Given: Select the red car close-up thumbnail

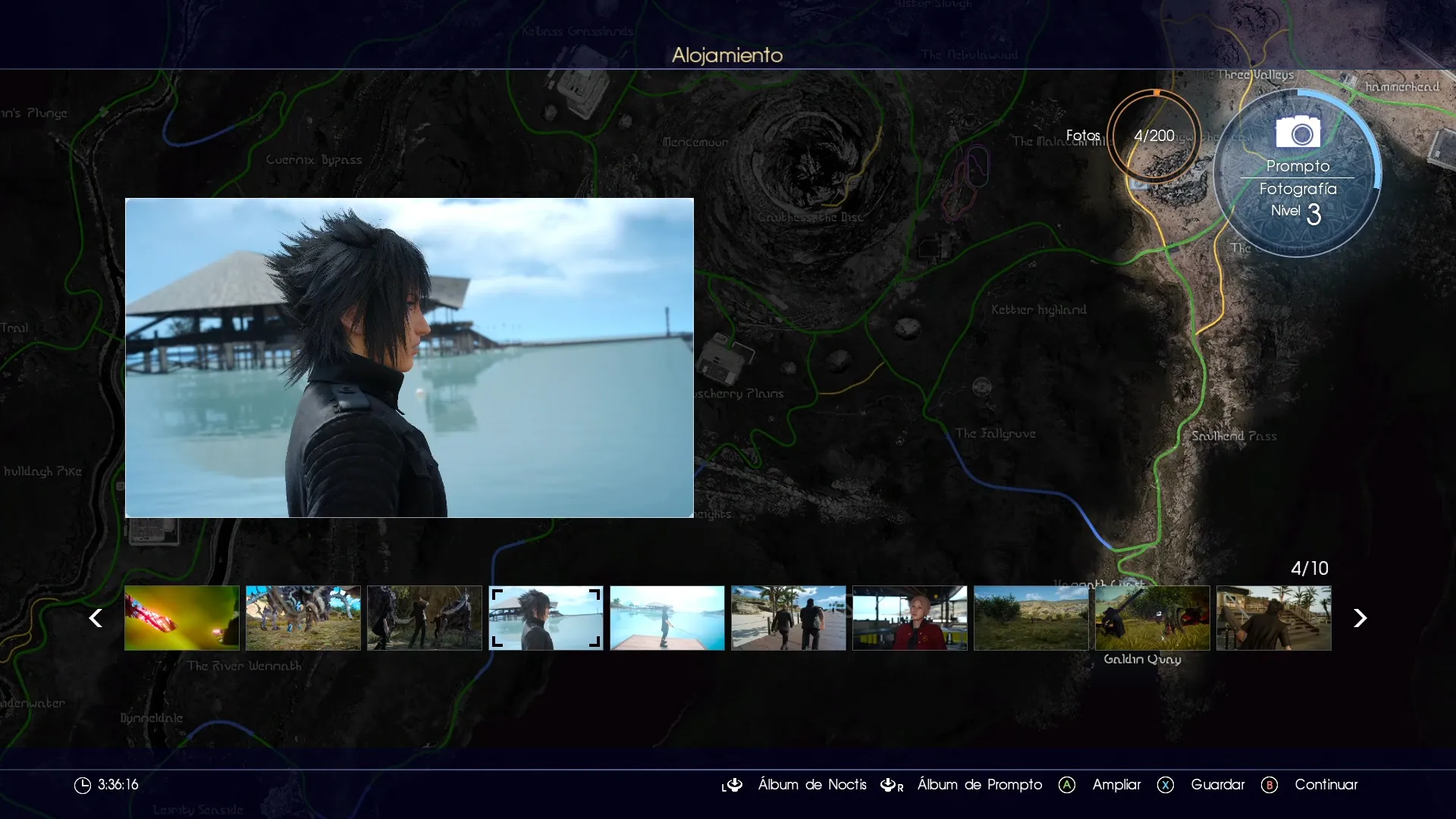Looking at the screenshot, I should tap(181, 618).
